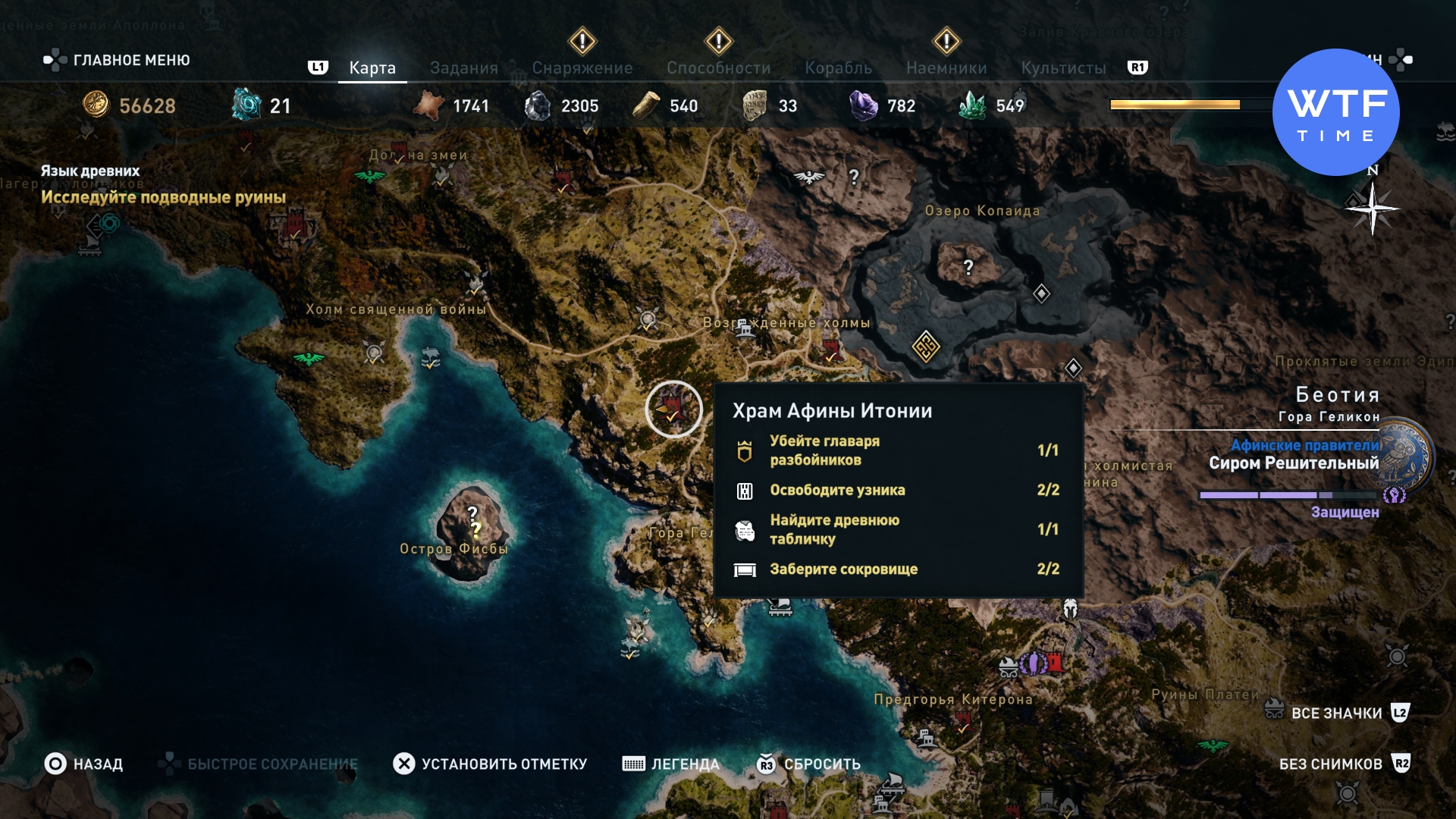Open the Снаряжение tab
This screenshot has height=819, width=1456.
point(582,68)
